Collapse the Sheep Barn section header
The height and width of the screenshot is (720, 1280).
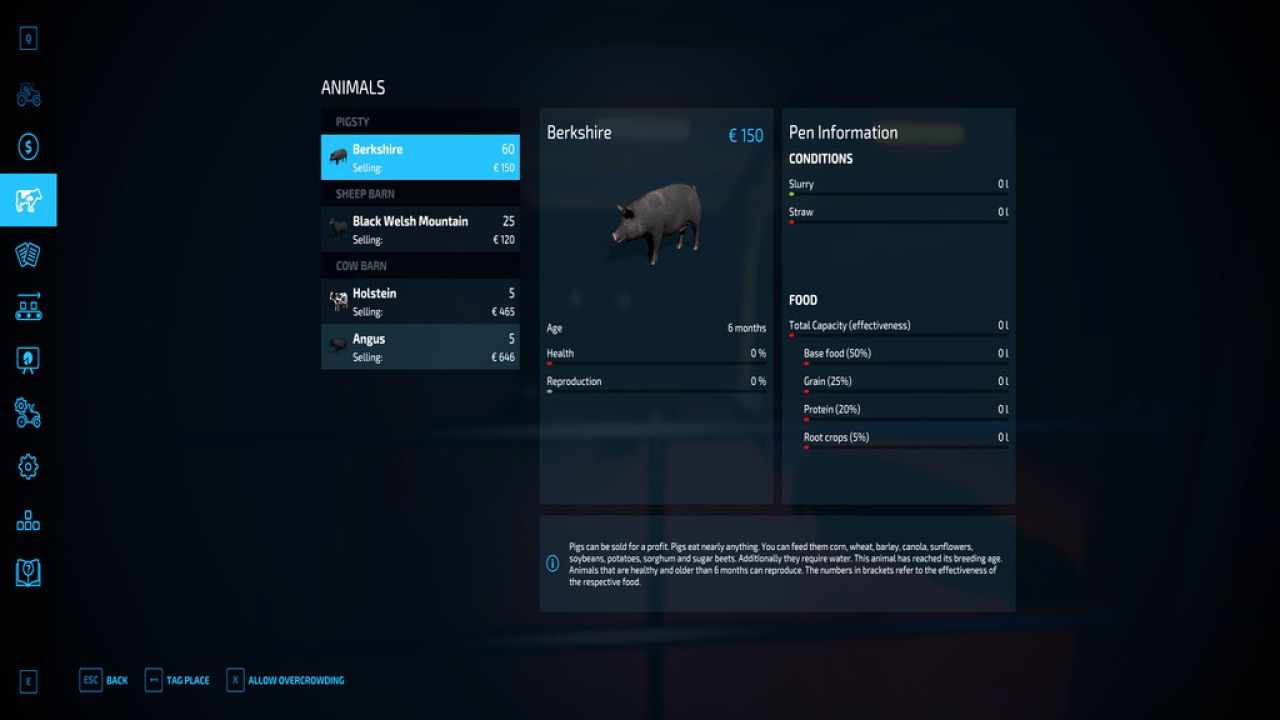(x=420, y=193)
